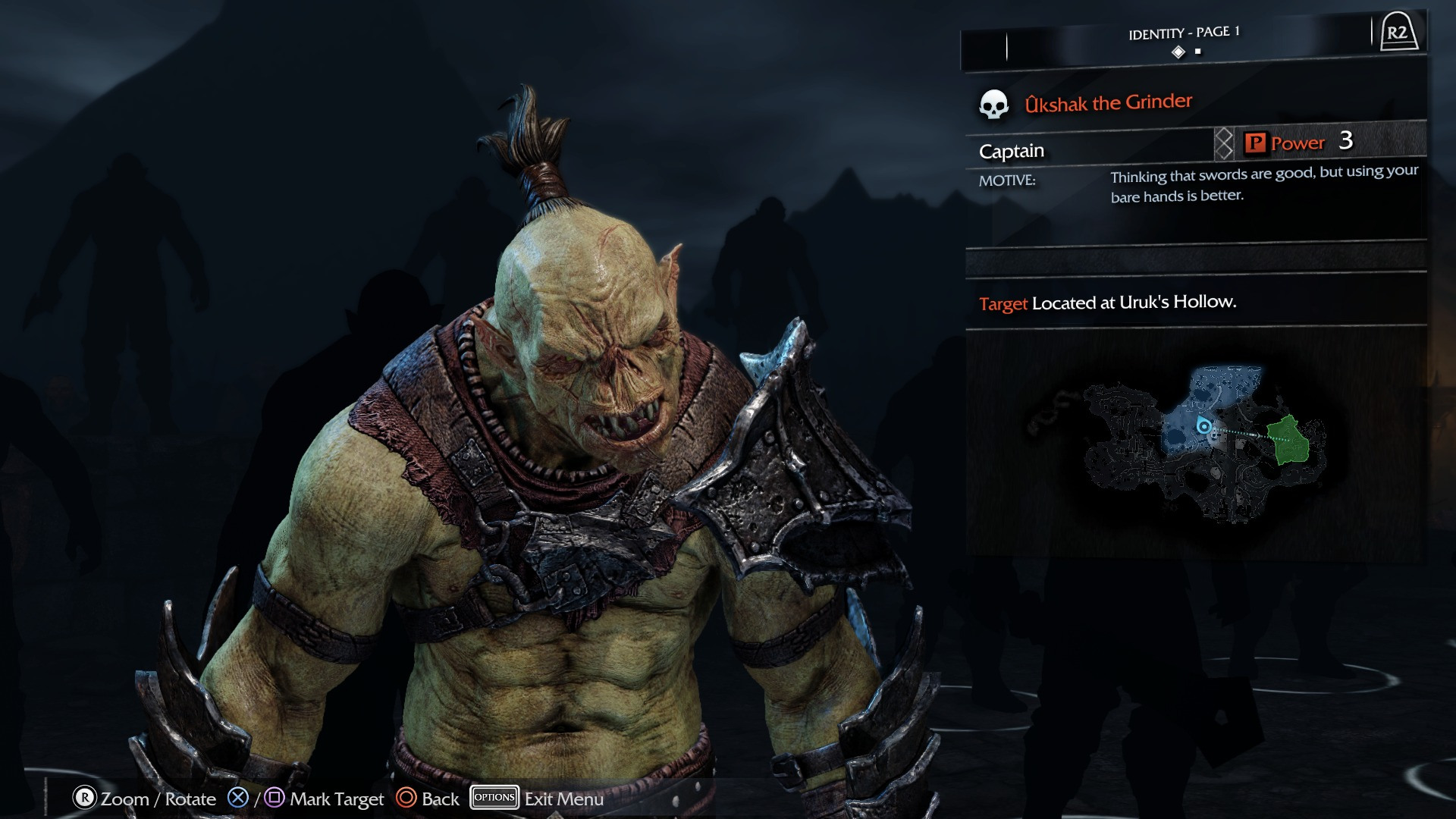The height and width of the screenshot is (819, 1456).
Task: Click the blue target marker on the map
Action: [1203, 426]
